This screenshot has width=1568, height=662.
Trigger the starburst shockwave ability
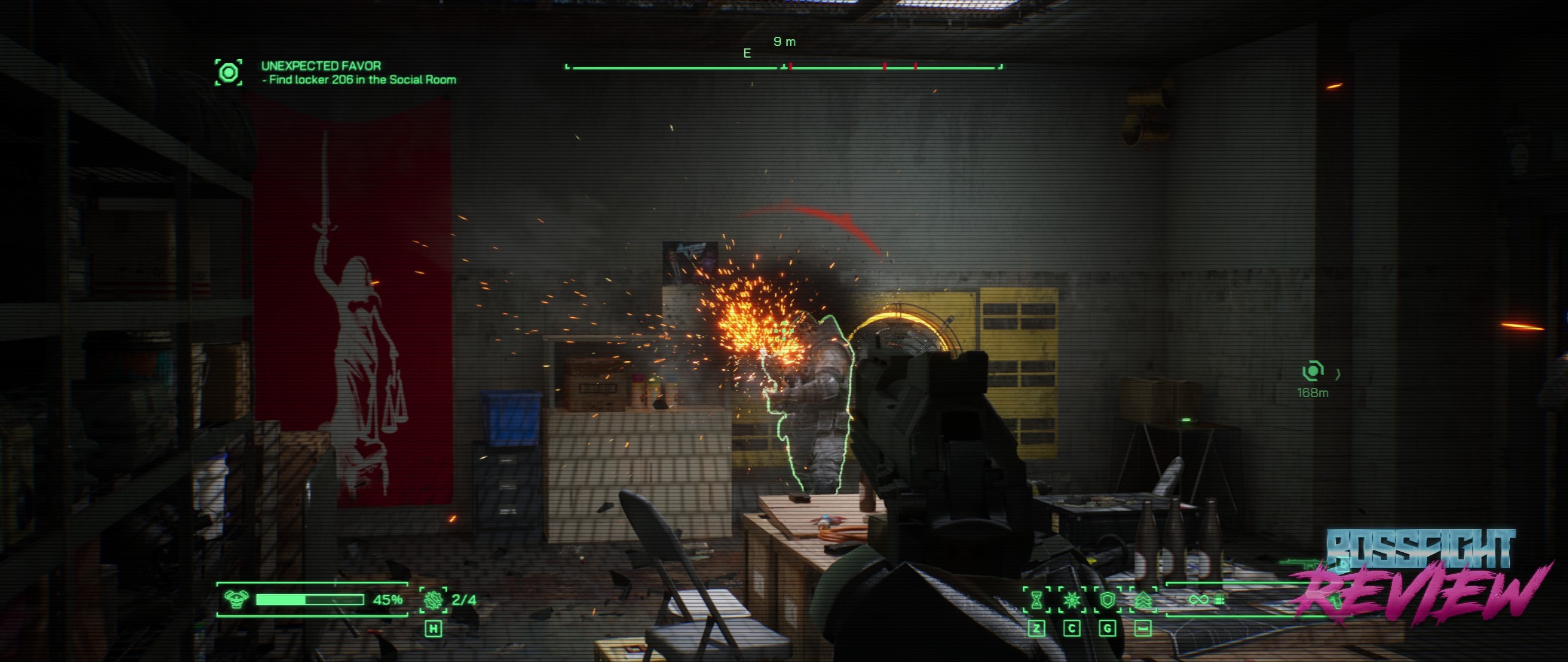[1072, 600]
